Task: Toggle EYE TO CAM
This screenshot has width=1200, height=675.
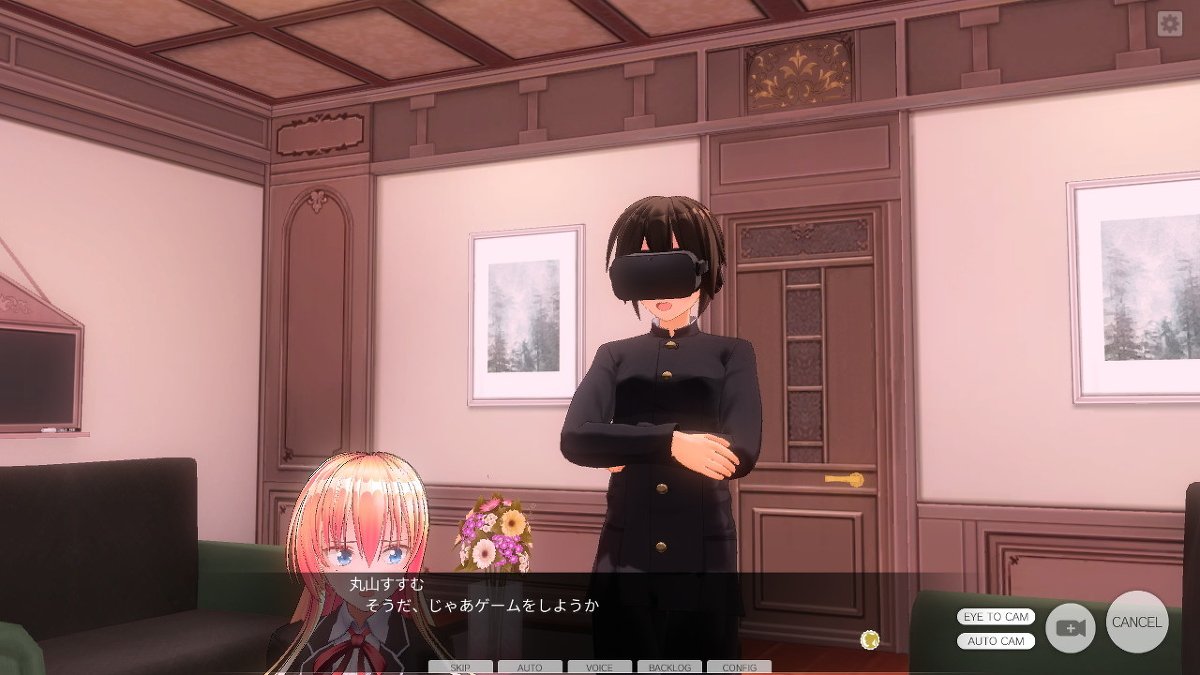Action: coord(996,617)
